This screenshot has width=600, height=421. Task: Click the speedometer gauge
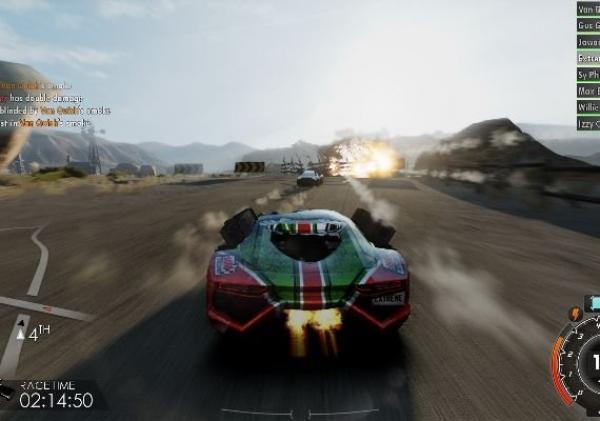578,362
